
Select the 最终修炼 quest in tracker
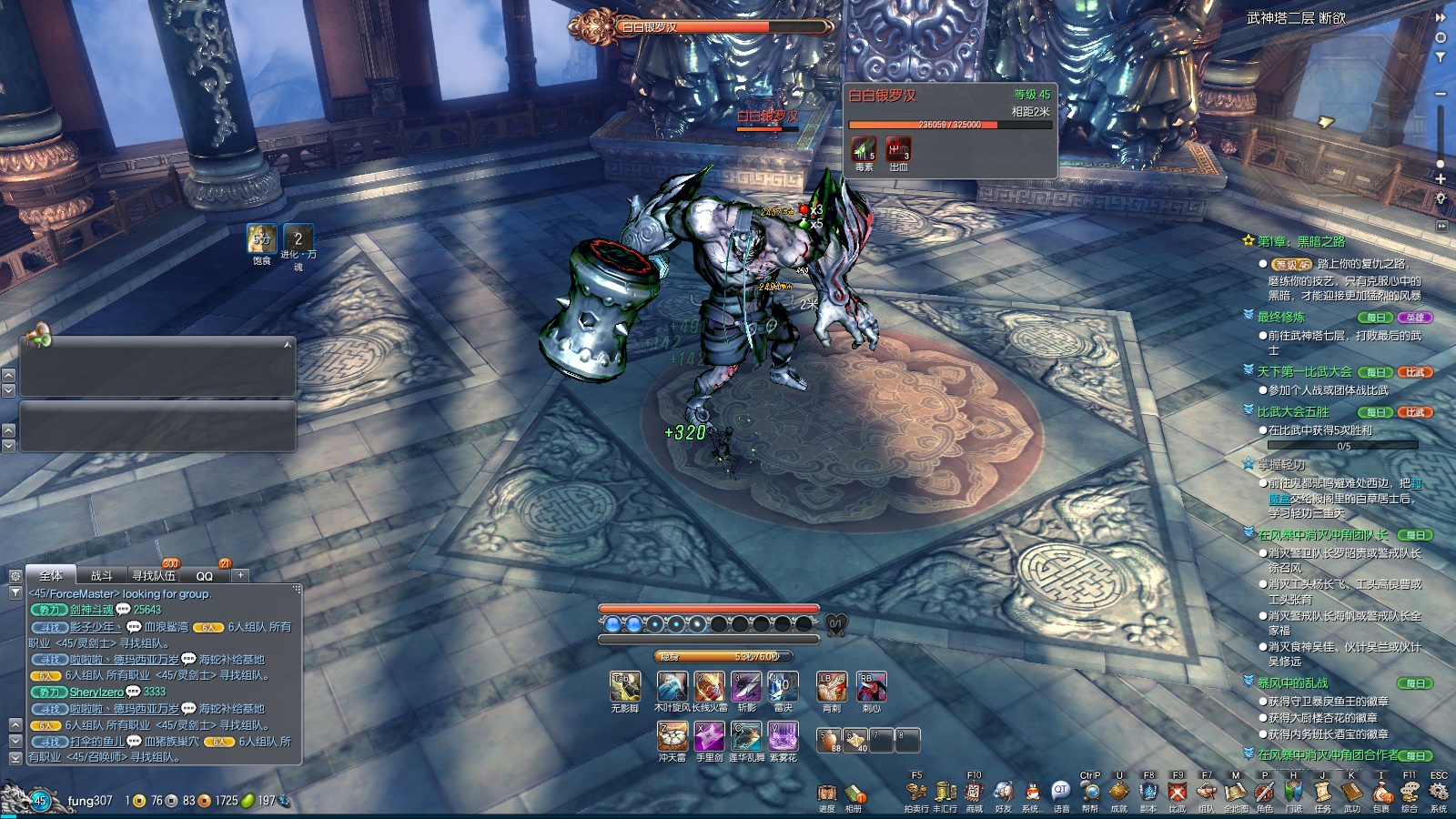(1281, 318)
